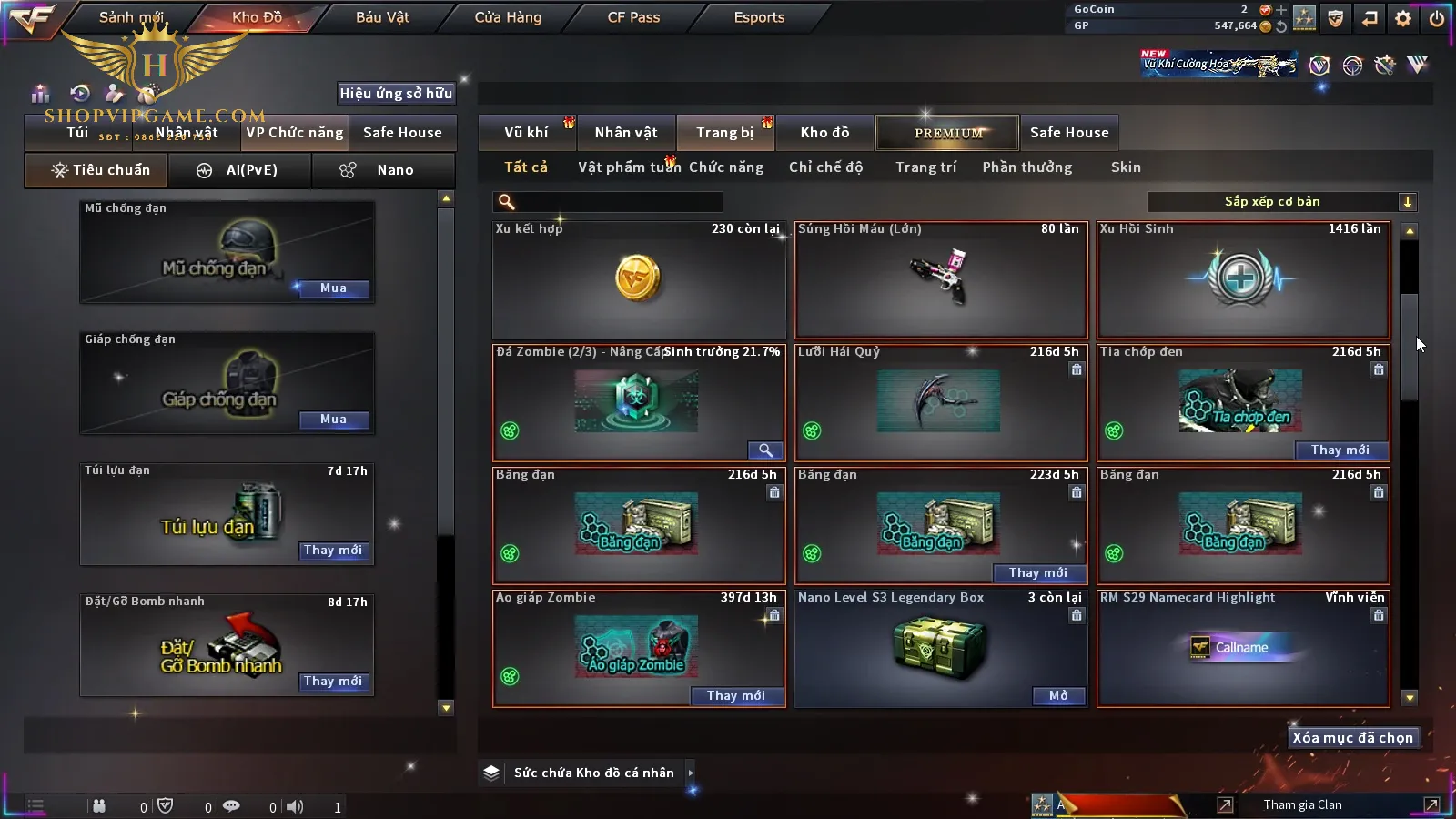Viewport: 1456px width, 819px height.
Task: Show the Skin sub-category
Action: pyautogui.click(x=1126, y=167)
